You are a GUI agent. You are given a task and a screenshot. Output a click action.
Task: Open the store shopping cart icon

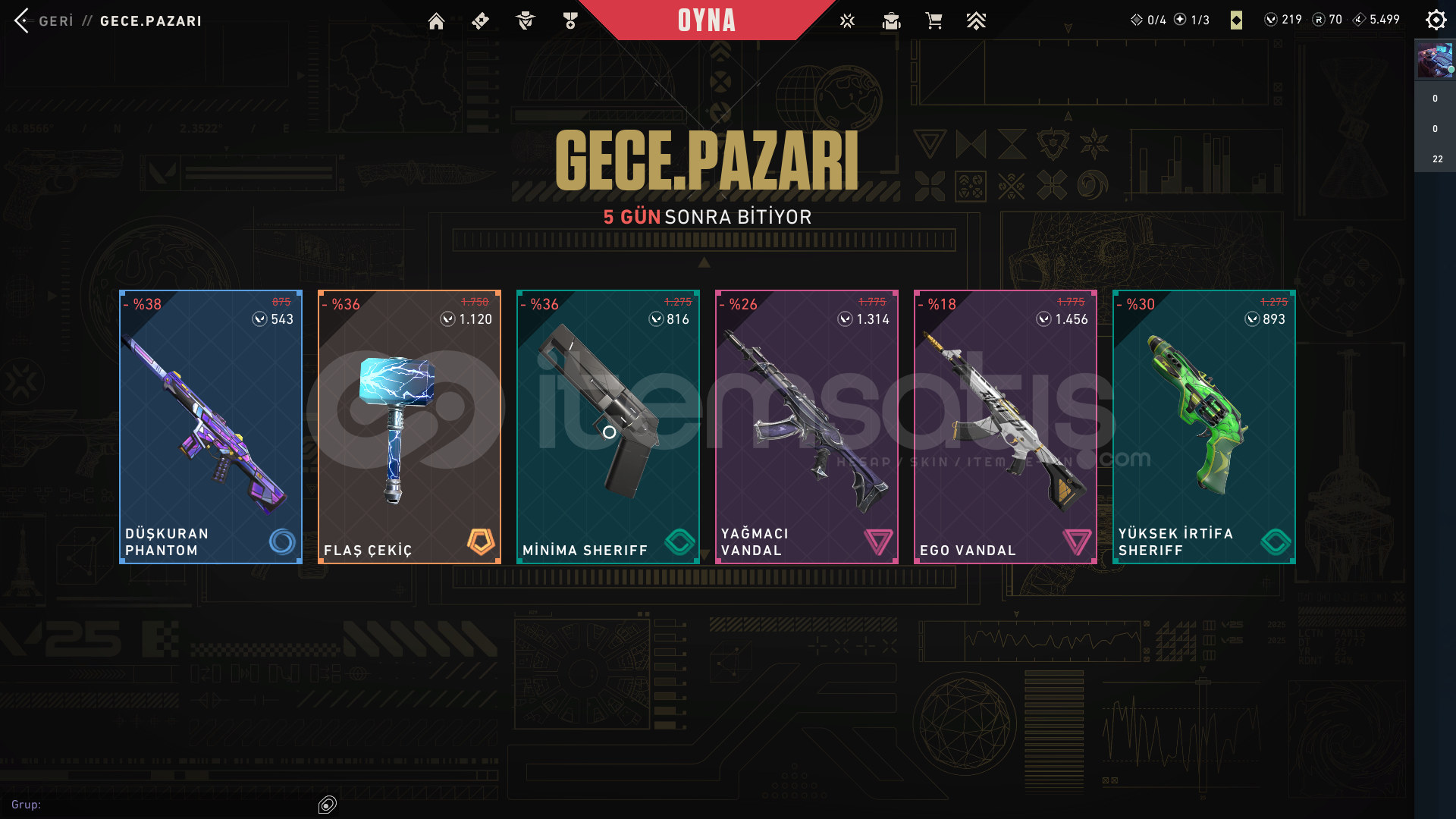(934, 21)
